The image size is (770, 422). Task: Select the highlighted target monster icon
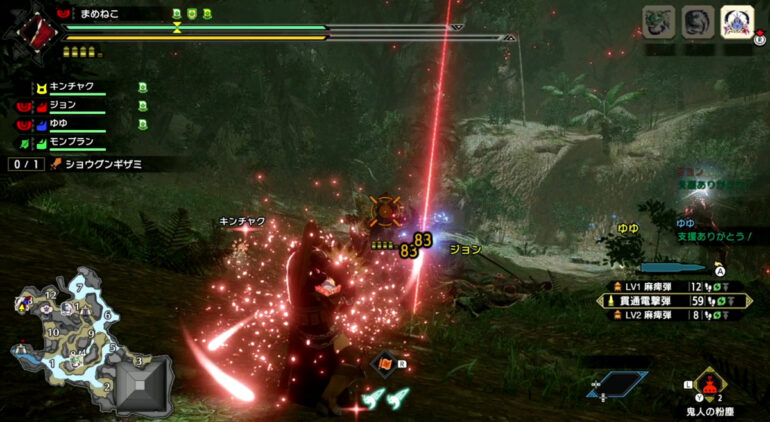(737, 20)
